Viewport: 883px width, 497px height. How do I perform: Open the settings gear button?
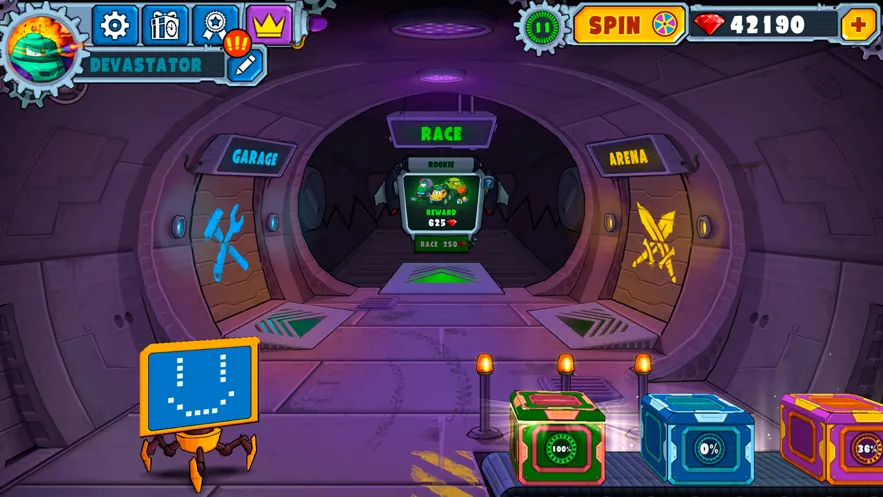116,25
